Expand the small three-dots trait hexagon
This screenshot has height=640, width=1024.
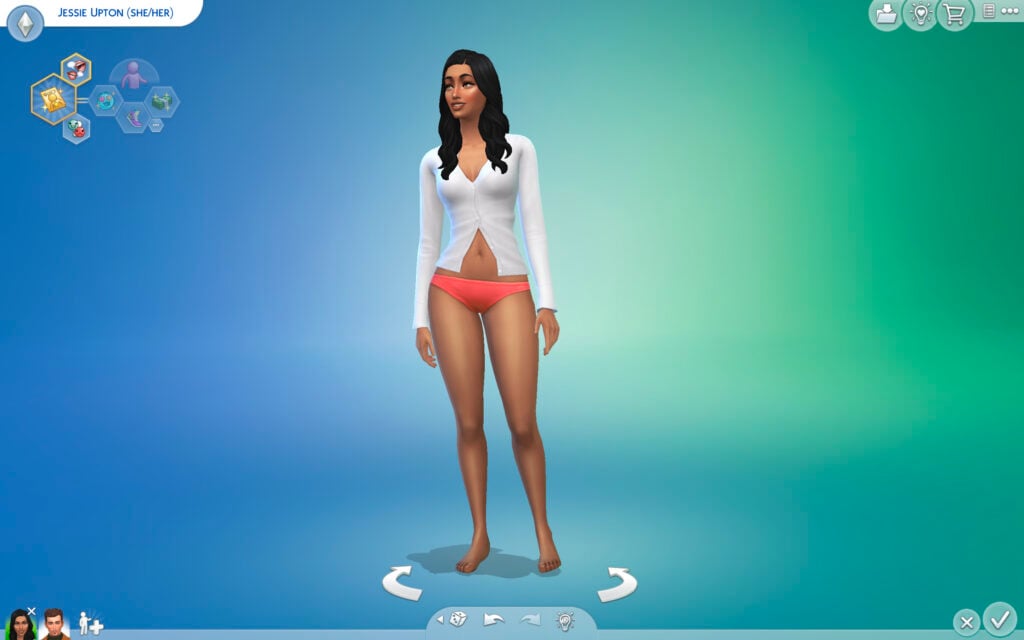pyautogui.click(x=156, y=124)
